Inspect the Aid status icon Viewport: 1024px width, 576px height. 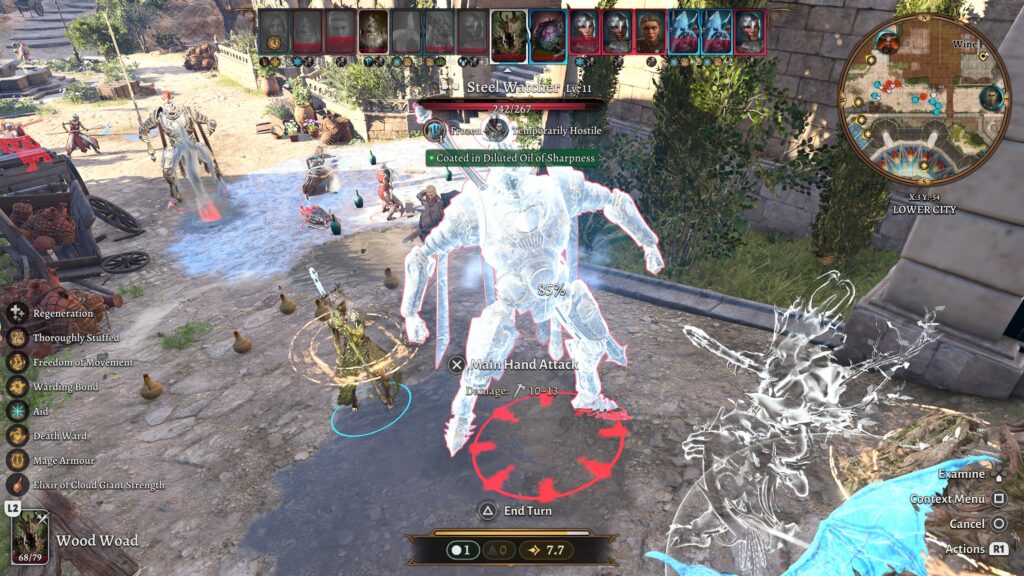(x=17, y=411)
